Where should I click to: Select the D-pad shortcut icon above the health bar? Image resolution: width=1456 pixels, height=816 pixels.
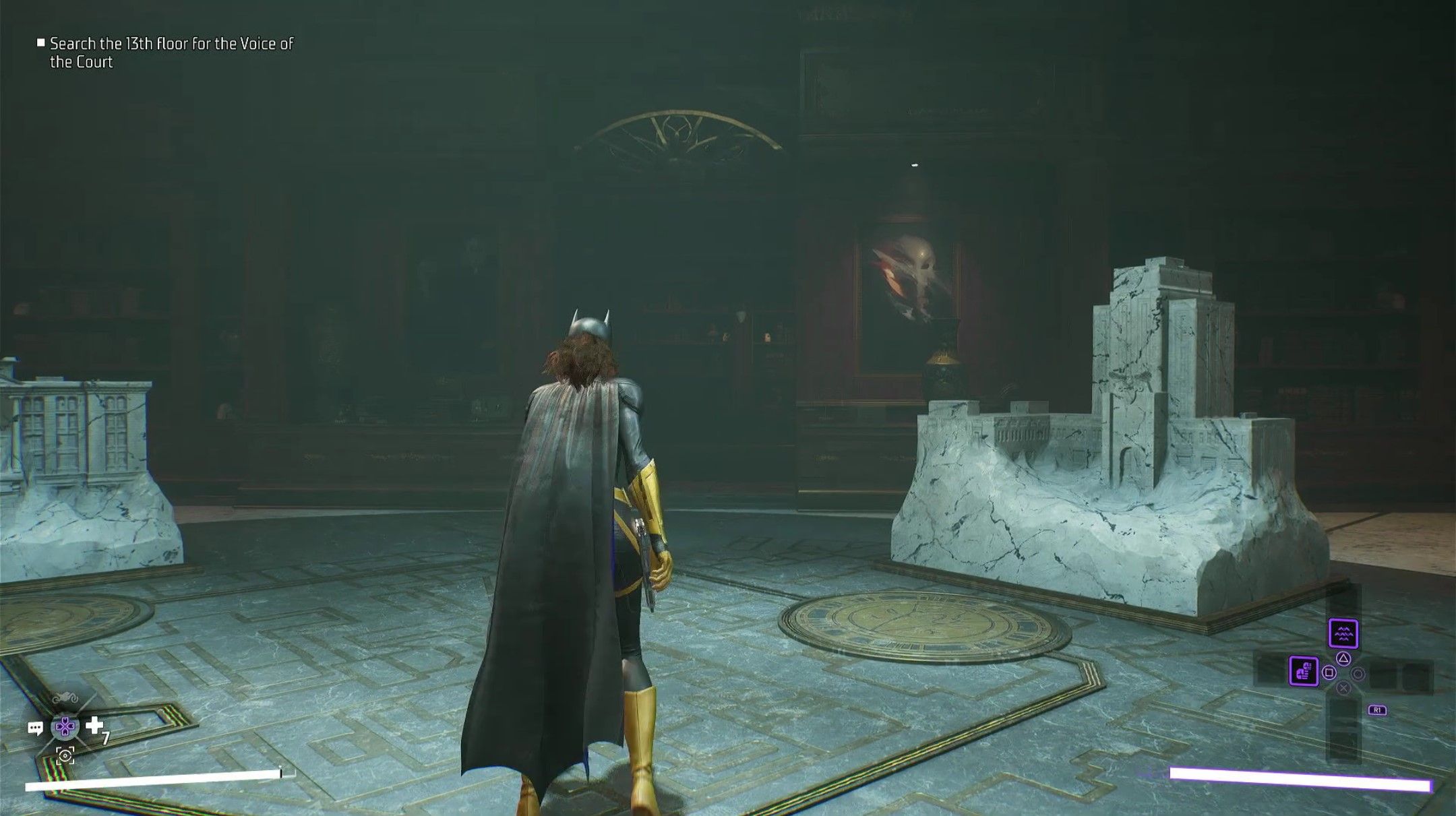(65, 727)
